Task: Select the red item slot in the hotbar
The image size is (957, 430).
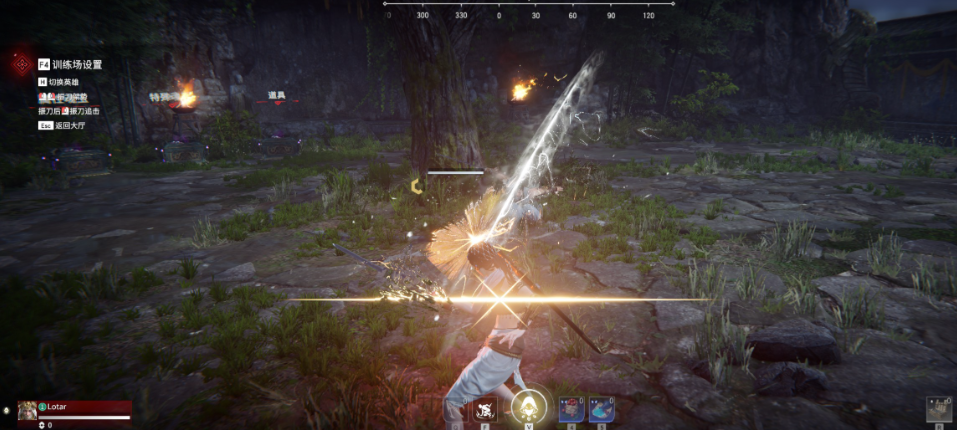Action: [571, 408]
